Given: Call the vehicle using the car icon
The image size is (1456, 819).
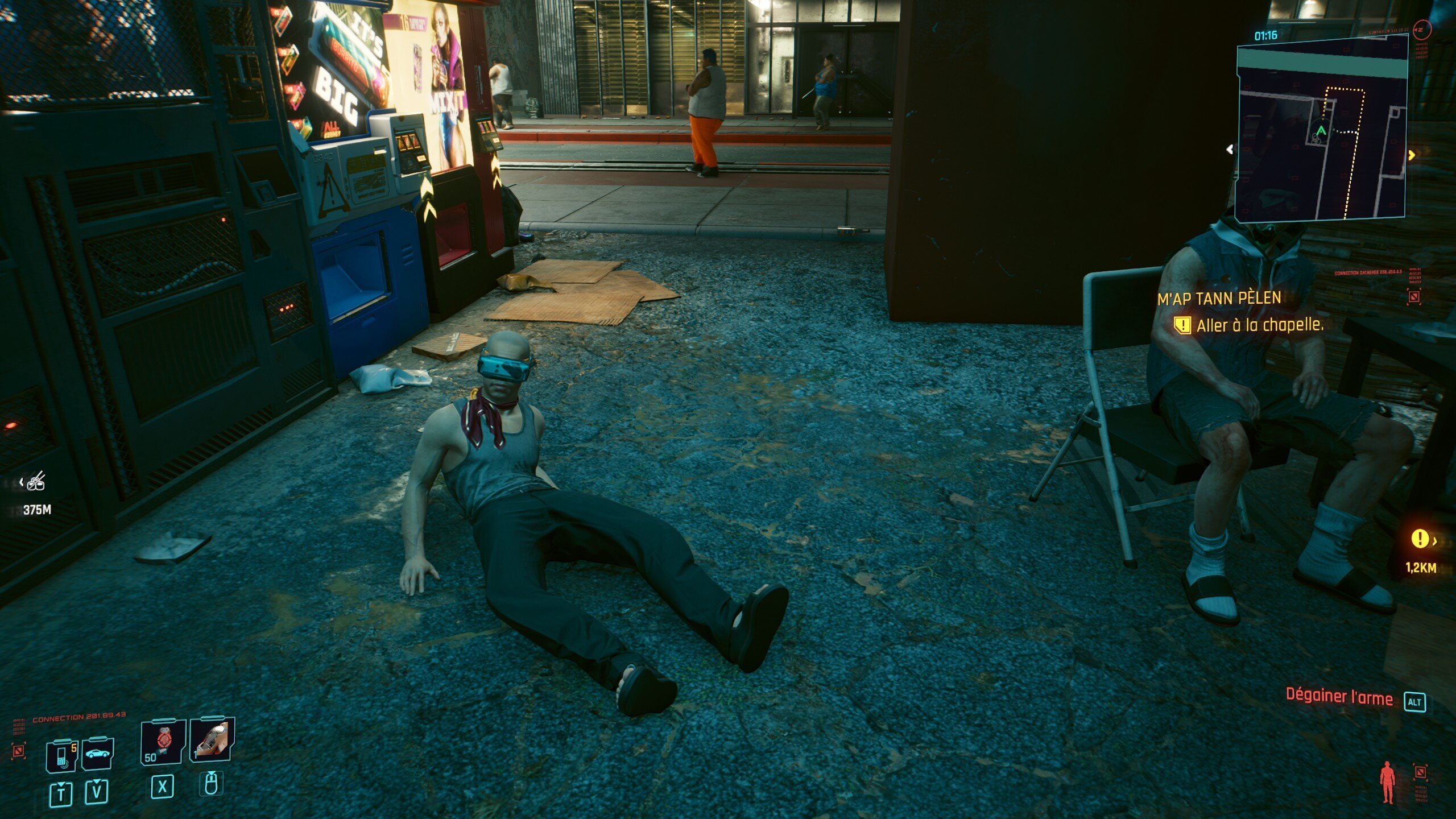Looking at the screenshot, I should click(x=97, y=754).
